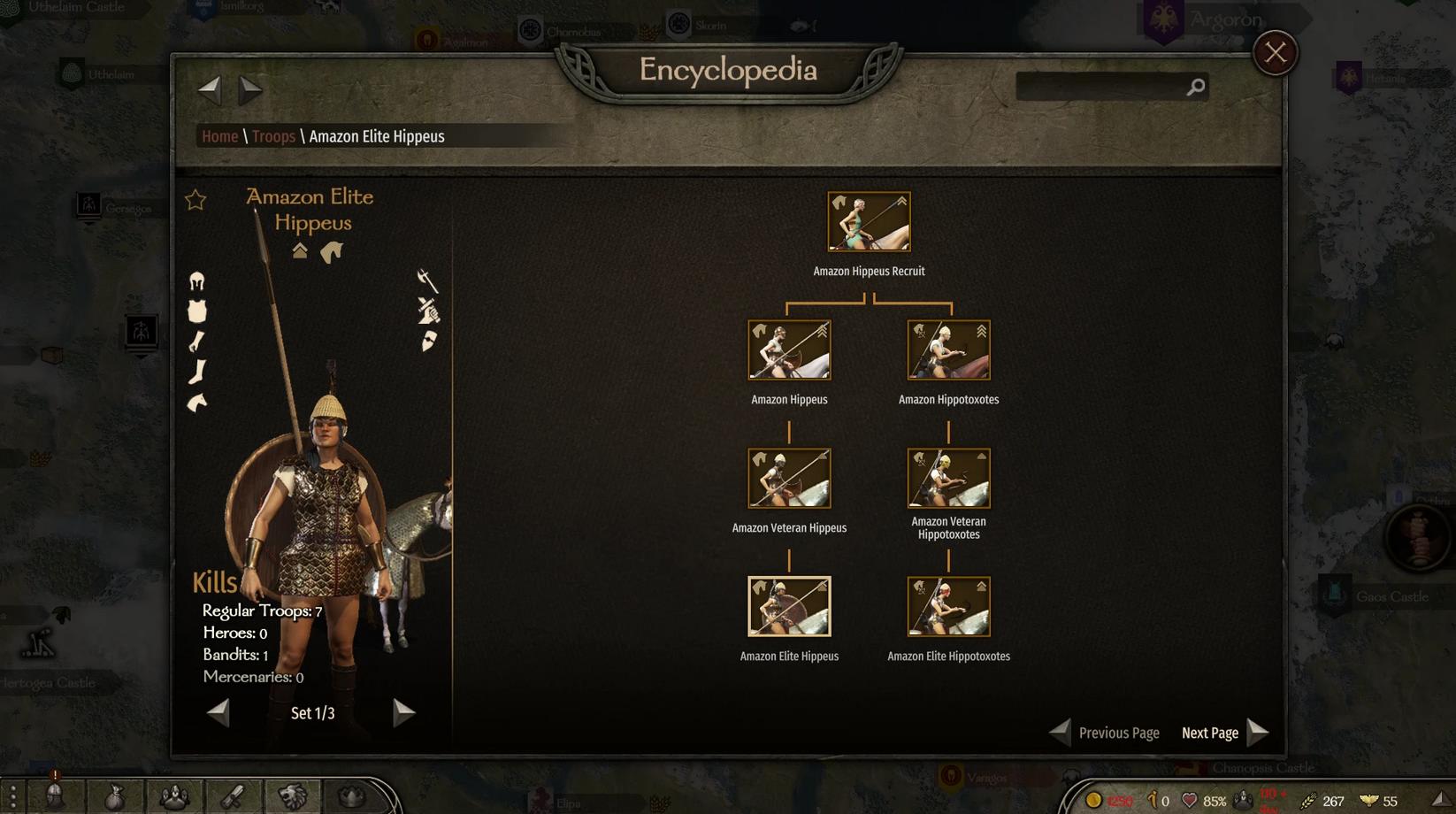The height and width of the screenshot is (814, 1456).
Task: Open the Home breadcrumb link
Action: [x=219, y=136]
